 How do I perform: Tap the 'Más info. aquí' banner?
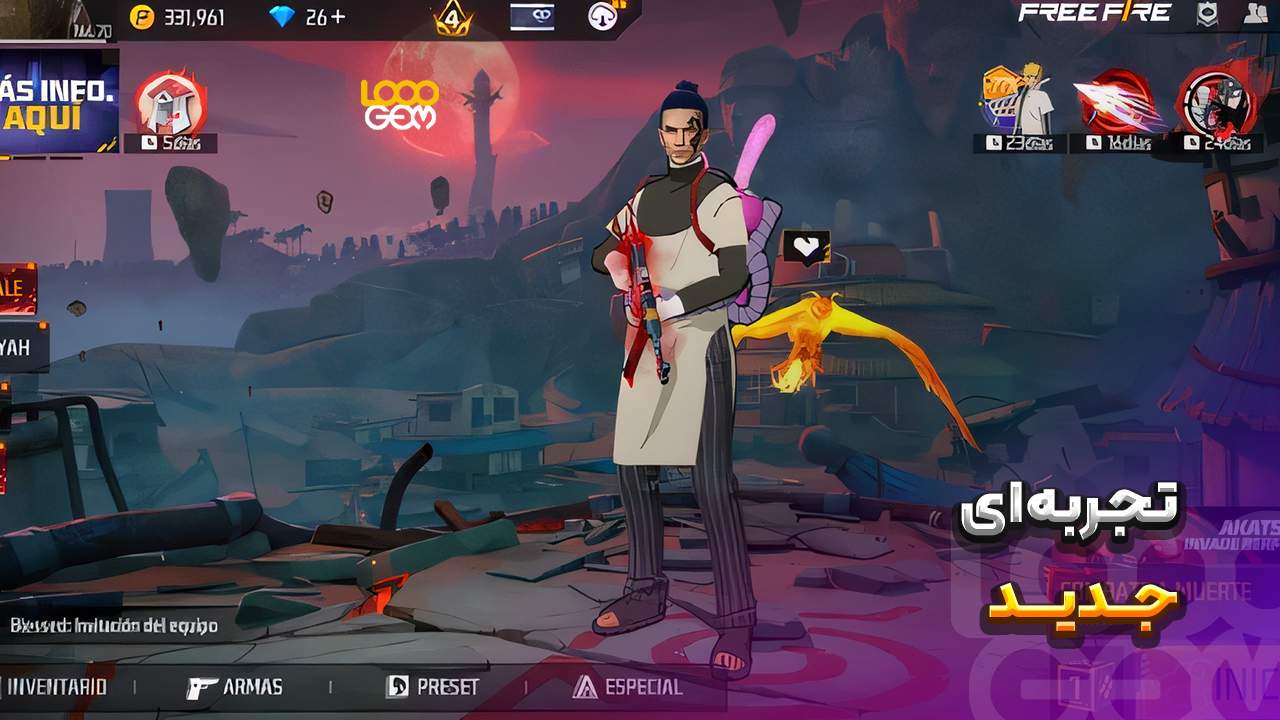[x=58, y=102]
